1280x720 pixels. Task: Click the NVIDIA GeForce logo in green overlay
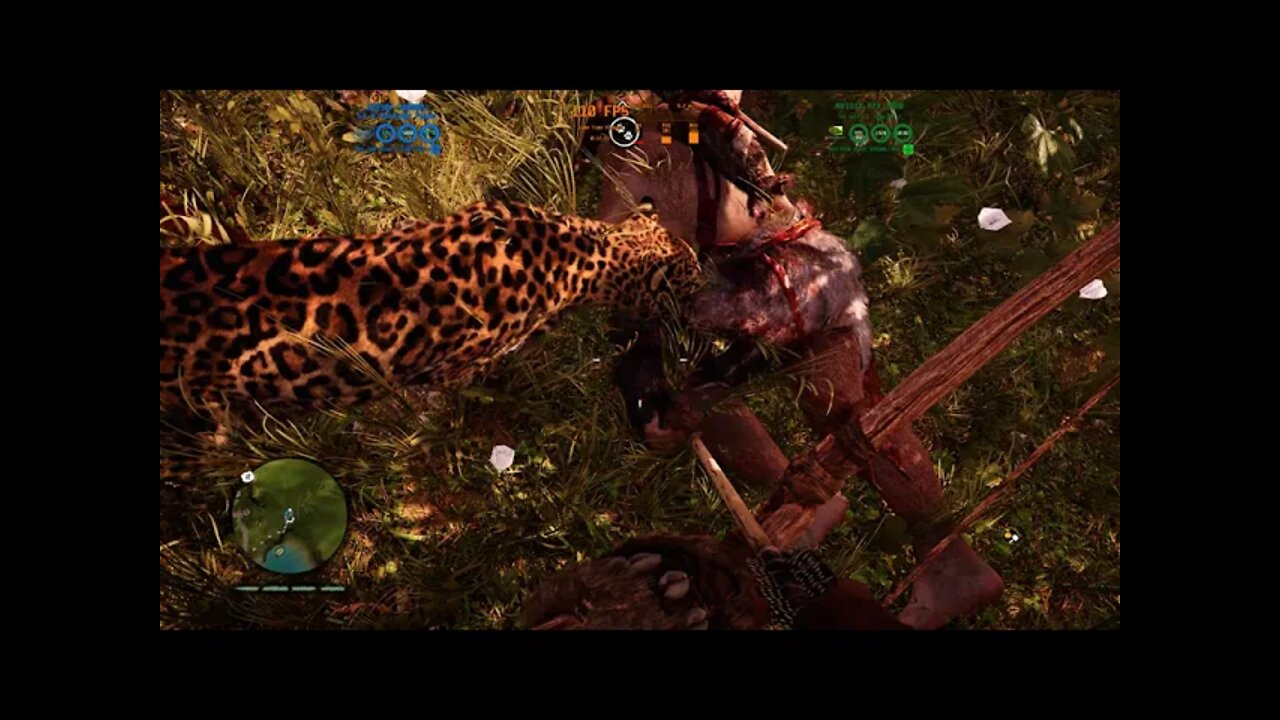[836, 131]
